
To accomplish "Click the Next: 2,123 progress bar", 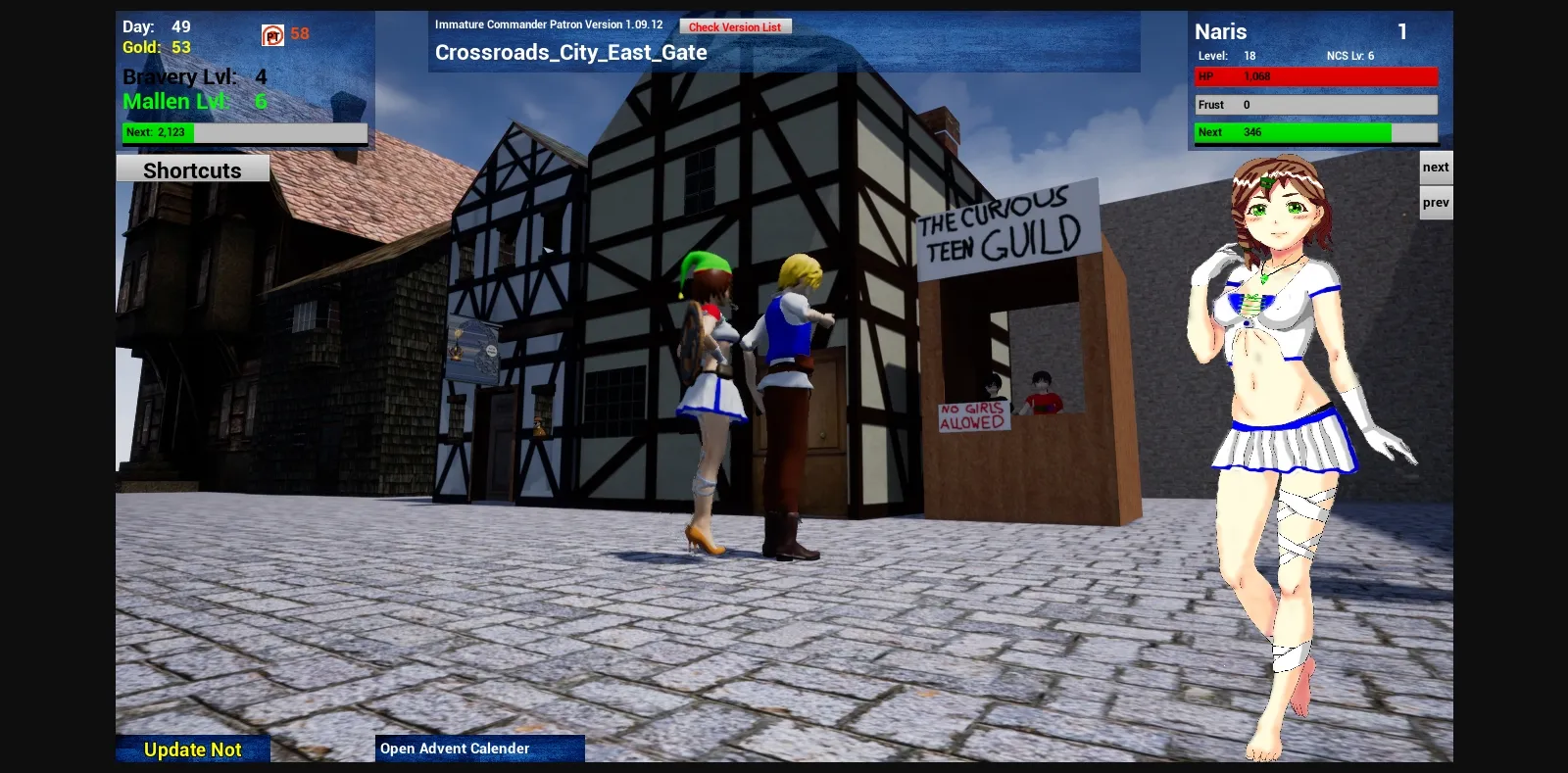I will point(243,131).
